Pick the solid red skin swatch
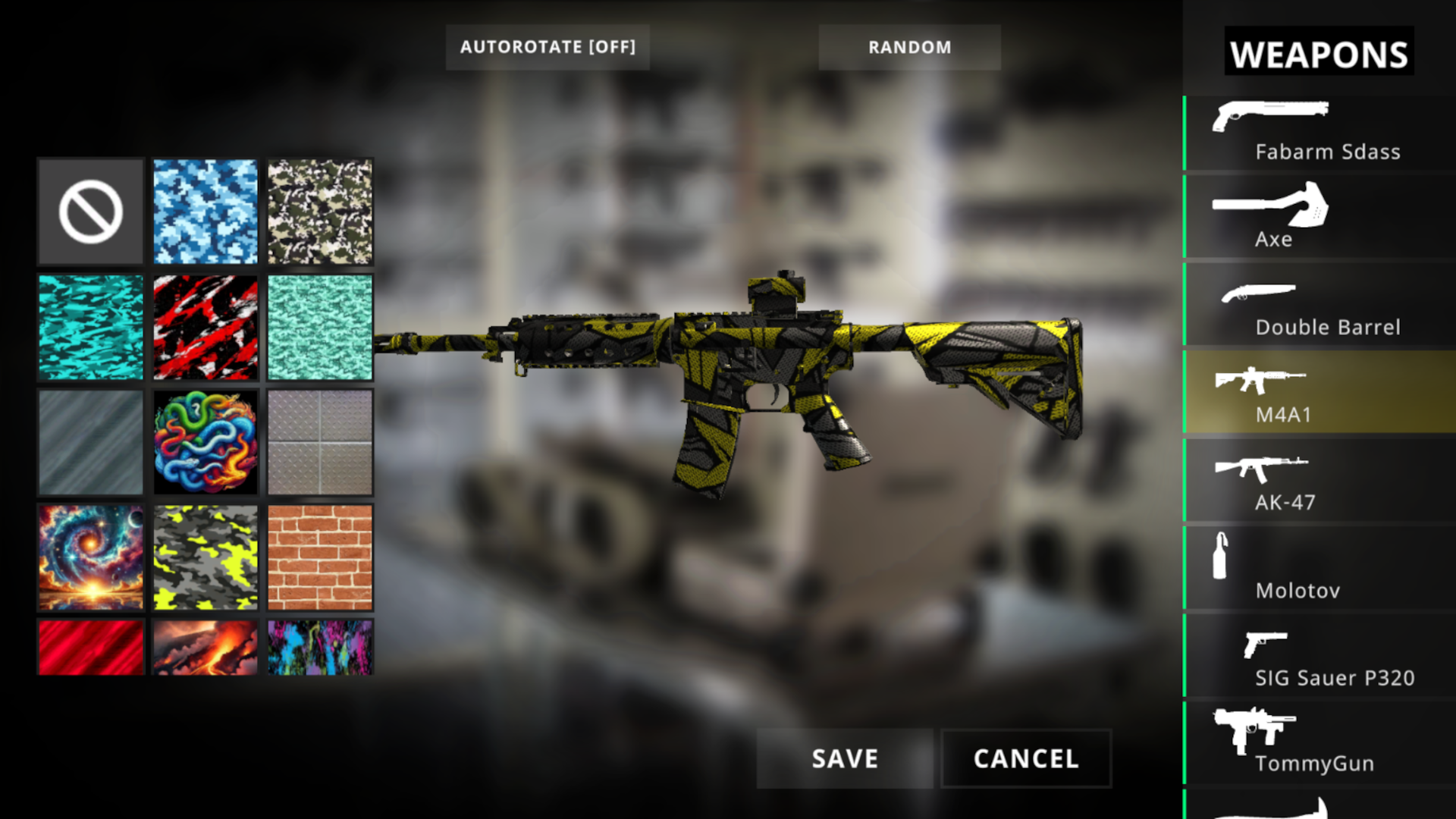 click(x=90, y=648)
